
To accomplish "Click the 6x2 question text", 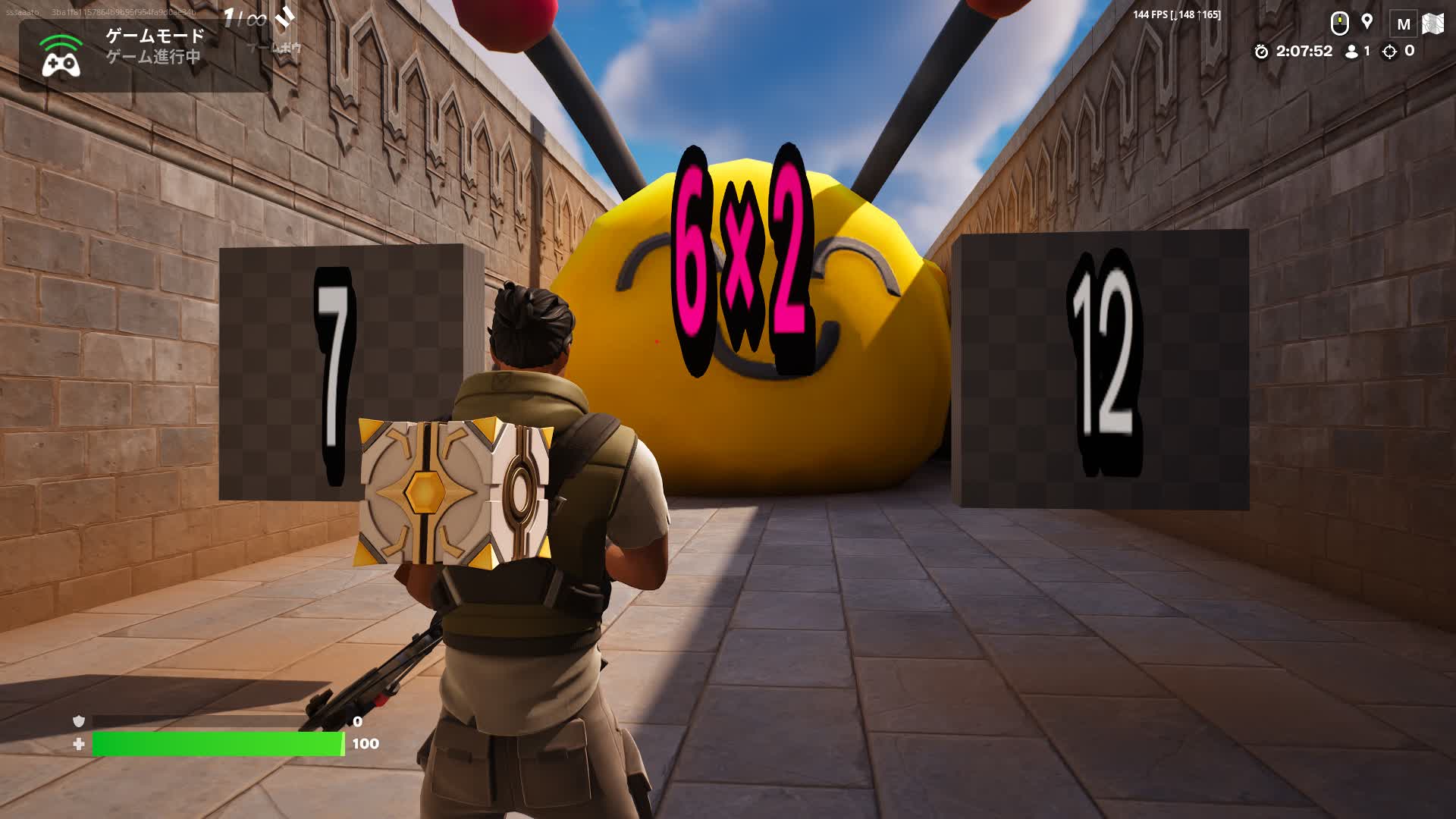I will pyautogui.click(x=739, y=258).
